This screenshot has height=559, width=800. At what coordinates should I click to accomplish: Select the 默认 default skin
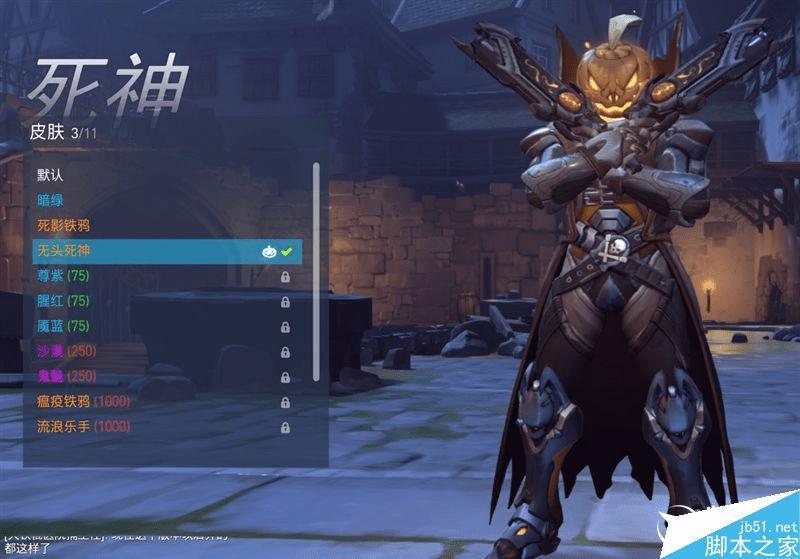click(51, 175)
